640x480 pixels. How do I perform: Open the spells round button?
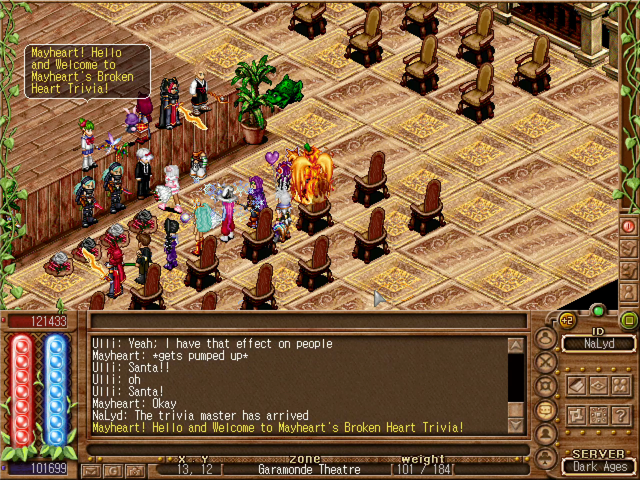click(546, 387)
